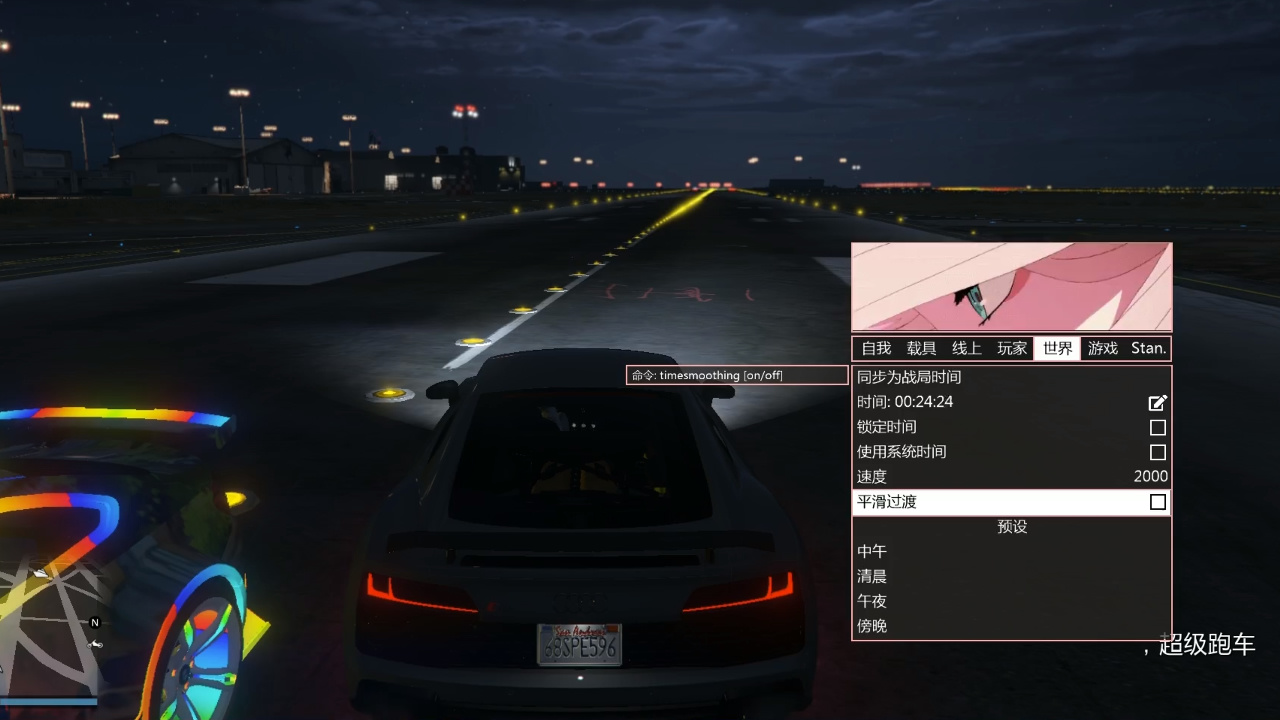This screenshot has height=720, width=1280.
Task: Click the edit icon beside 时间
Action: pos(1157,402)
